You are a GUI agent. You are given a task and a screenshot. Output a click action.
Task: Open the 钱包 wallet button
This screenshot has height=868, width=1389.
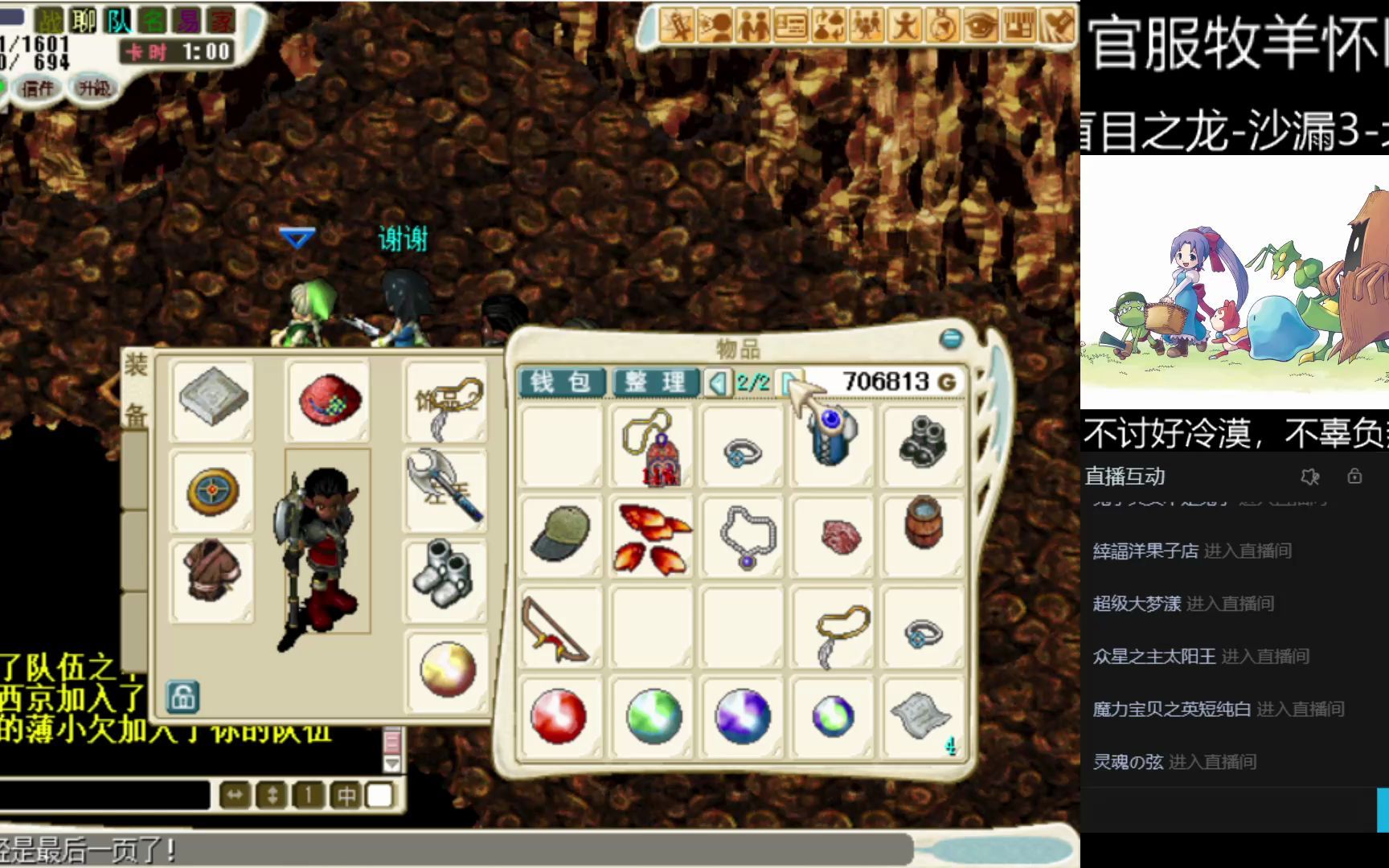[560, 382]
